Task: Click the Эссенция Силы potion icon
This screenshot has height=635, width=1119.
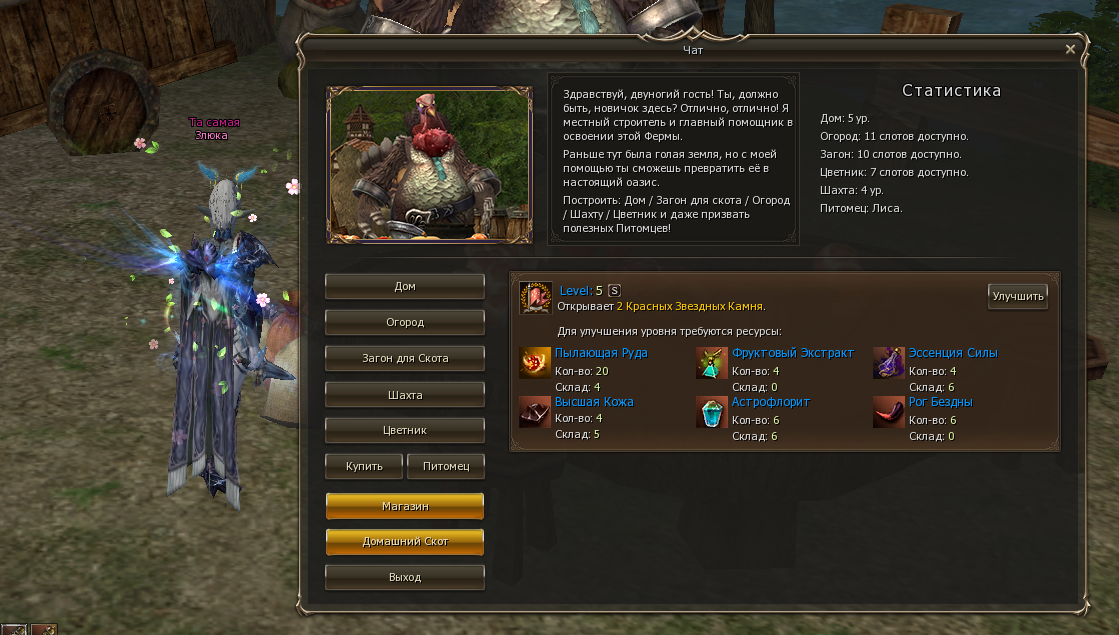Action: (888, 363)
